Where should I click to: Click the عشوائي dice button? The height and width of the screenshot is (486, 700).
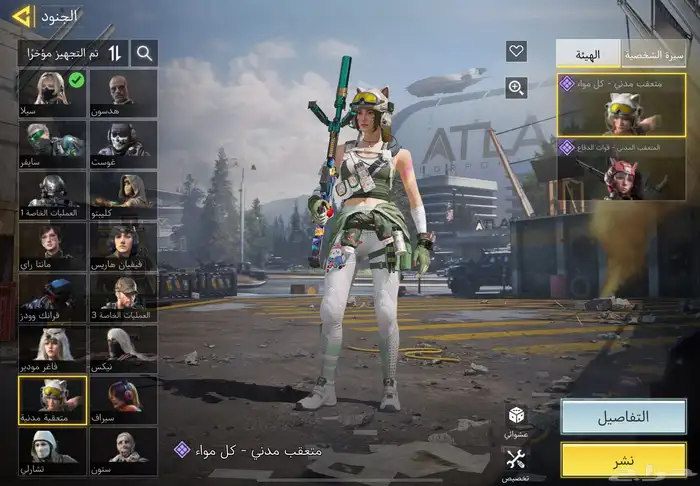click(516, 420)
